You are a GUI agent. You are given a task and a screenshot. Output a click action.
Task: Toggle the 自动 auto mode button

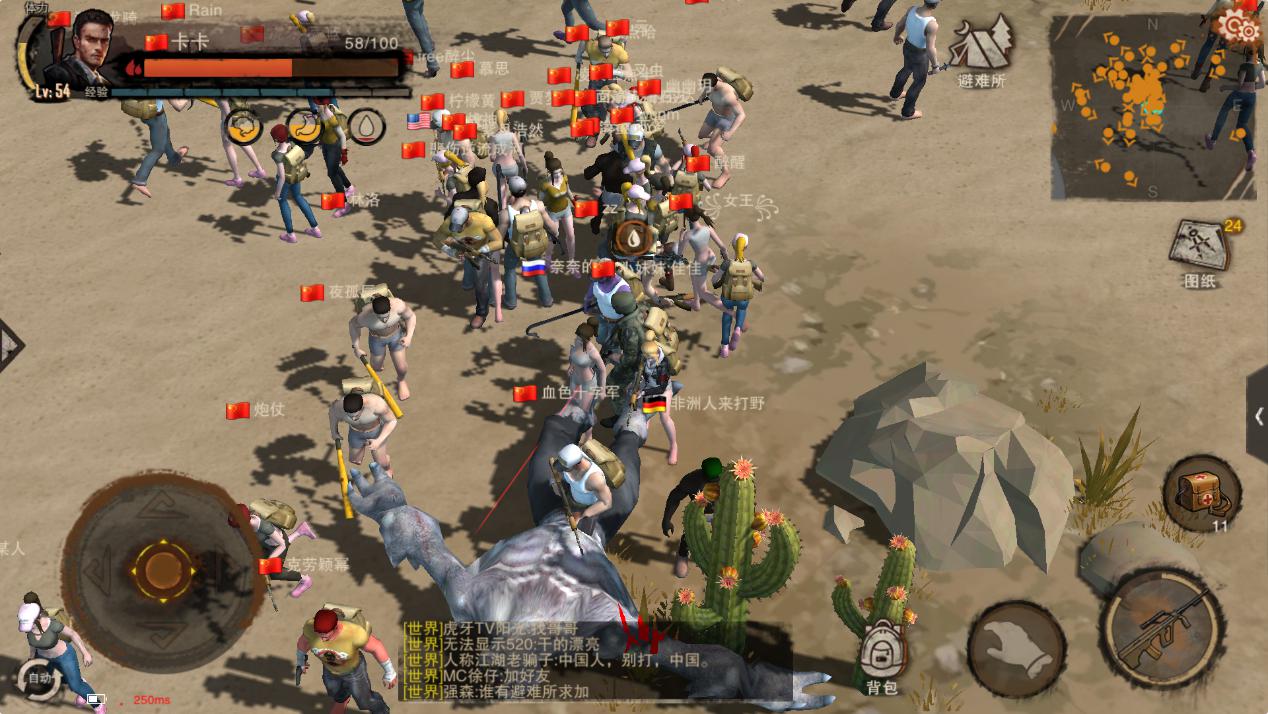[x=40, y=677]
